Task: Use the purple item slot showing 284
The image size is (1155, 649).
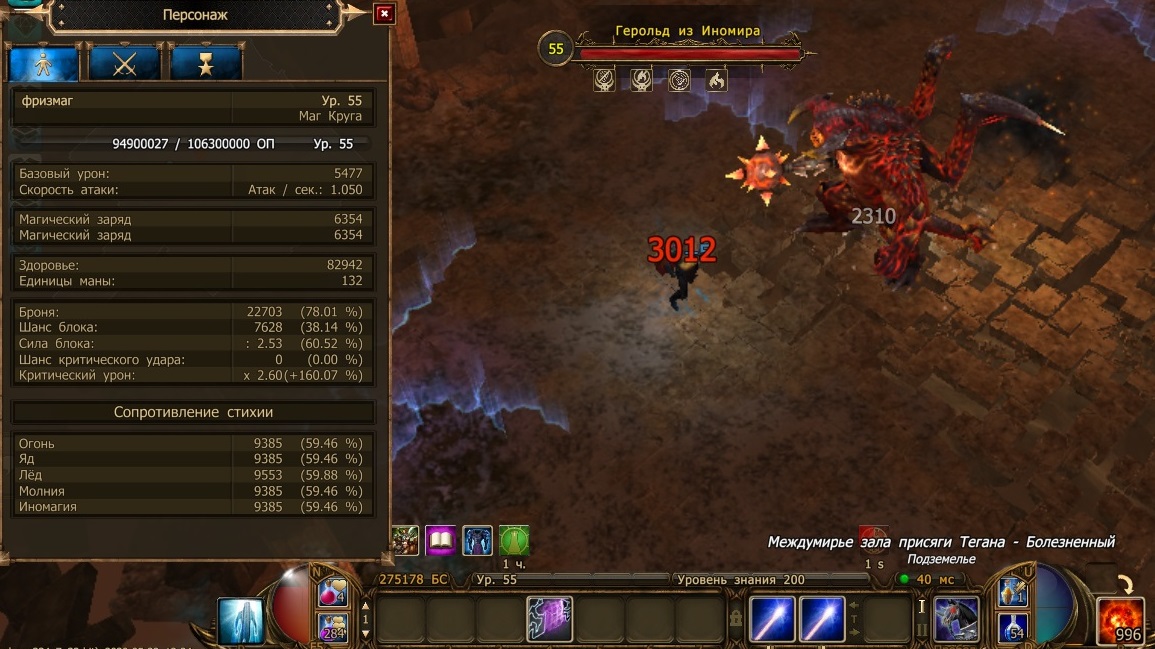Action: point(332,627)
